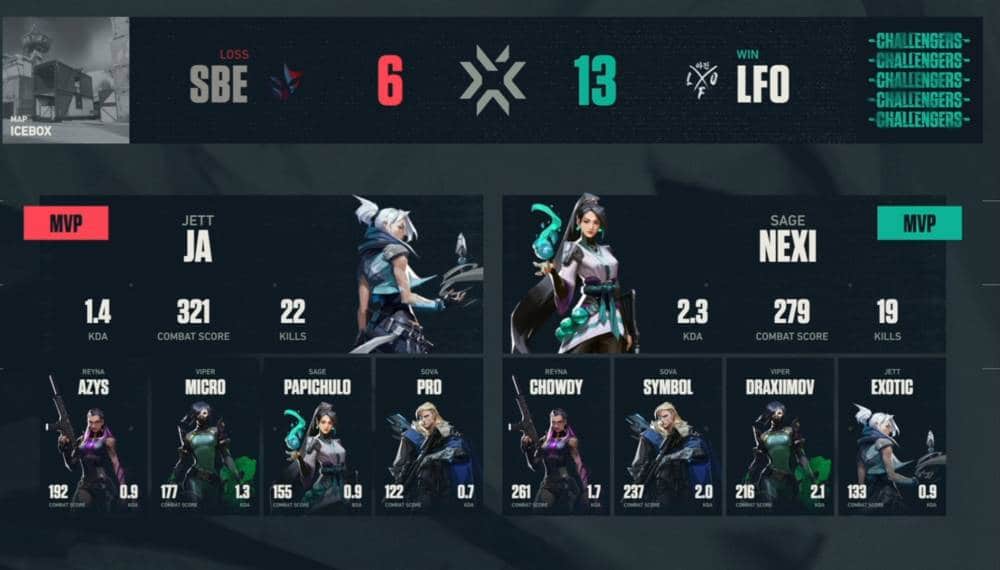
Task: Open NEXI's Sage MVP panel
Action: [x=724, y=273]
